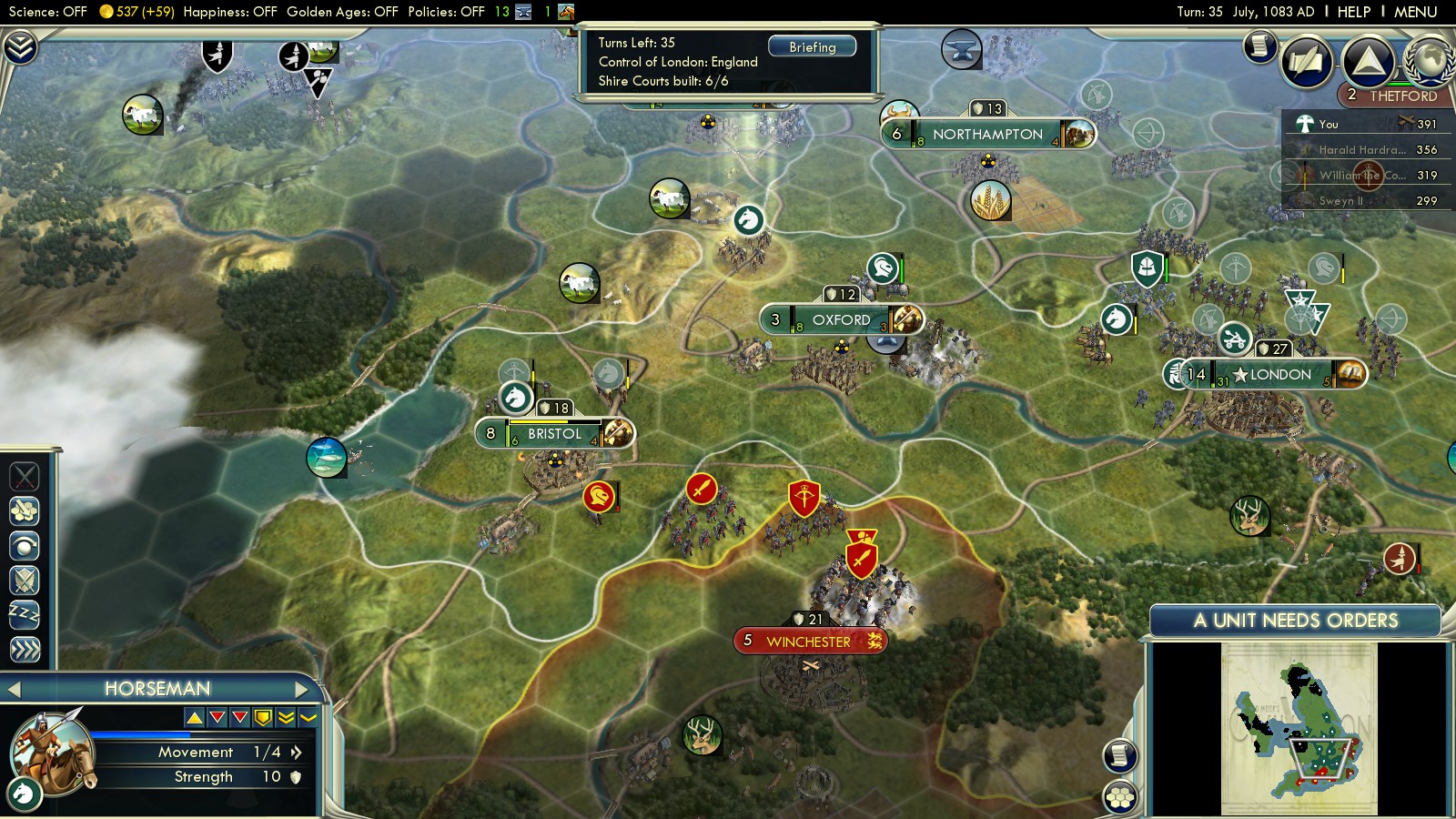Click the minimap of England

point(1299,729)
